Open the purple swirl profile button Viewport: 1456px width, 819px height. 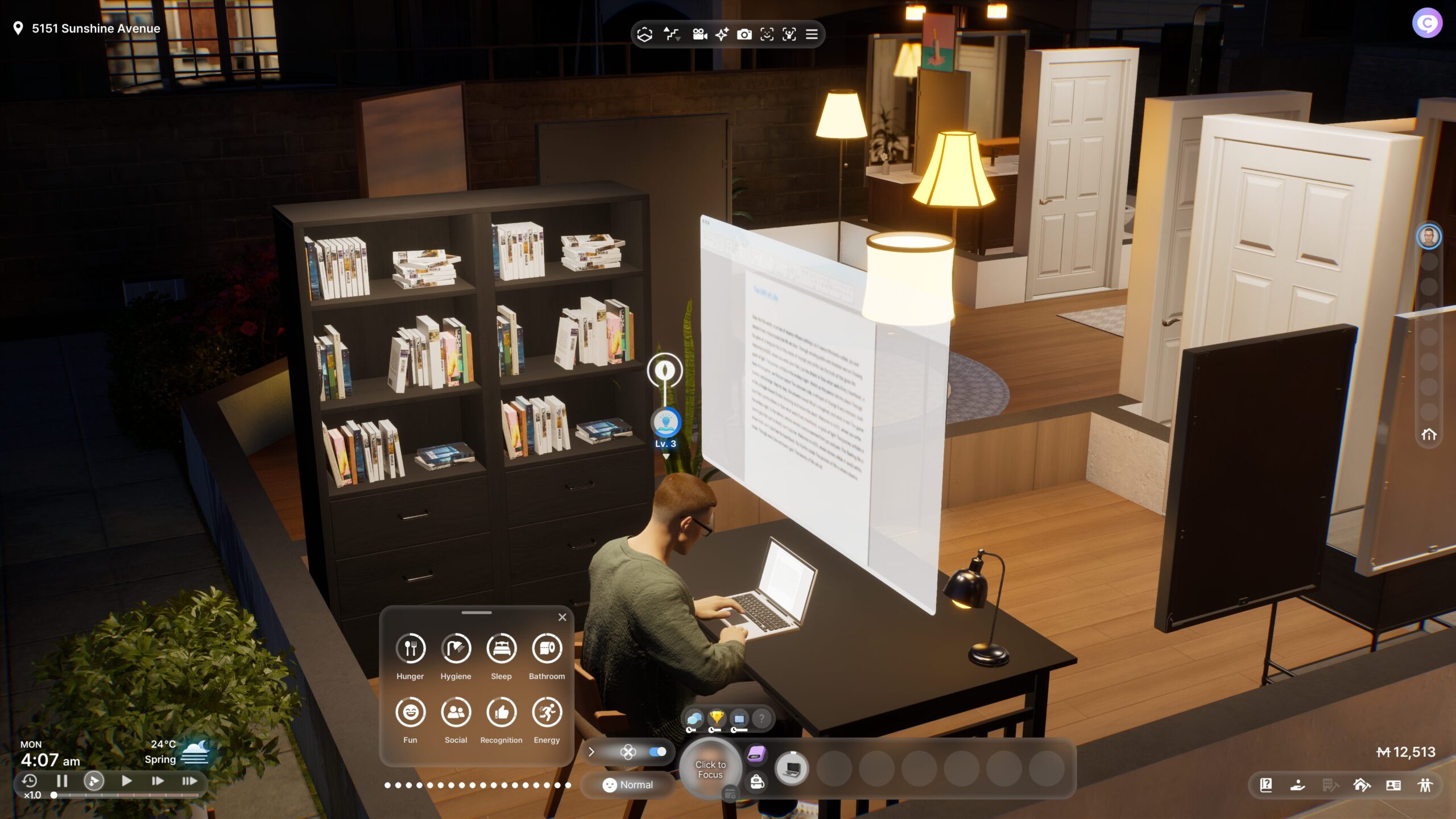point(1426,23)
